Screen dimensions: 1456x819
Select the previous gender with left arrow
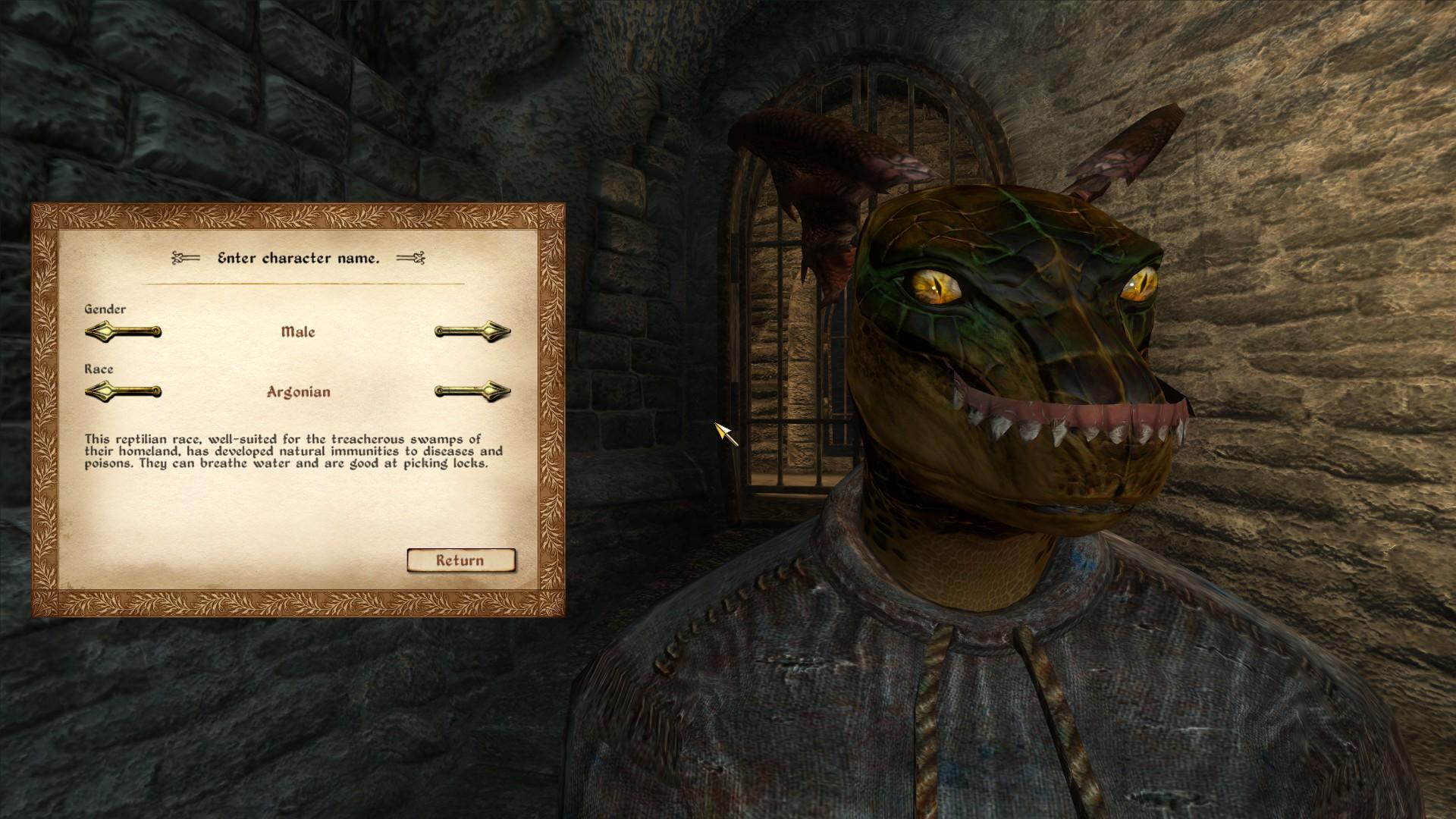[x=123, y=331]
